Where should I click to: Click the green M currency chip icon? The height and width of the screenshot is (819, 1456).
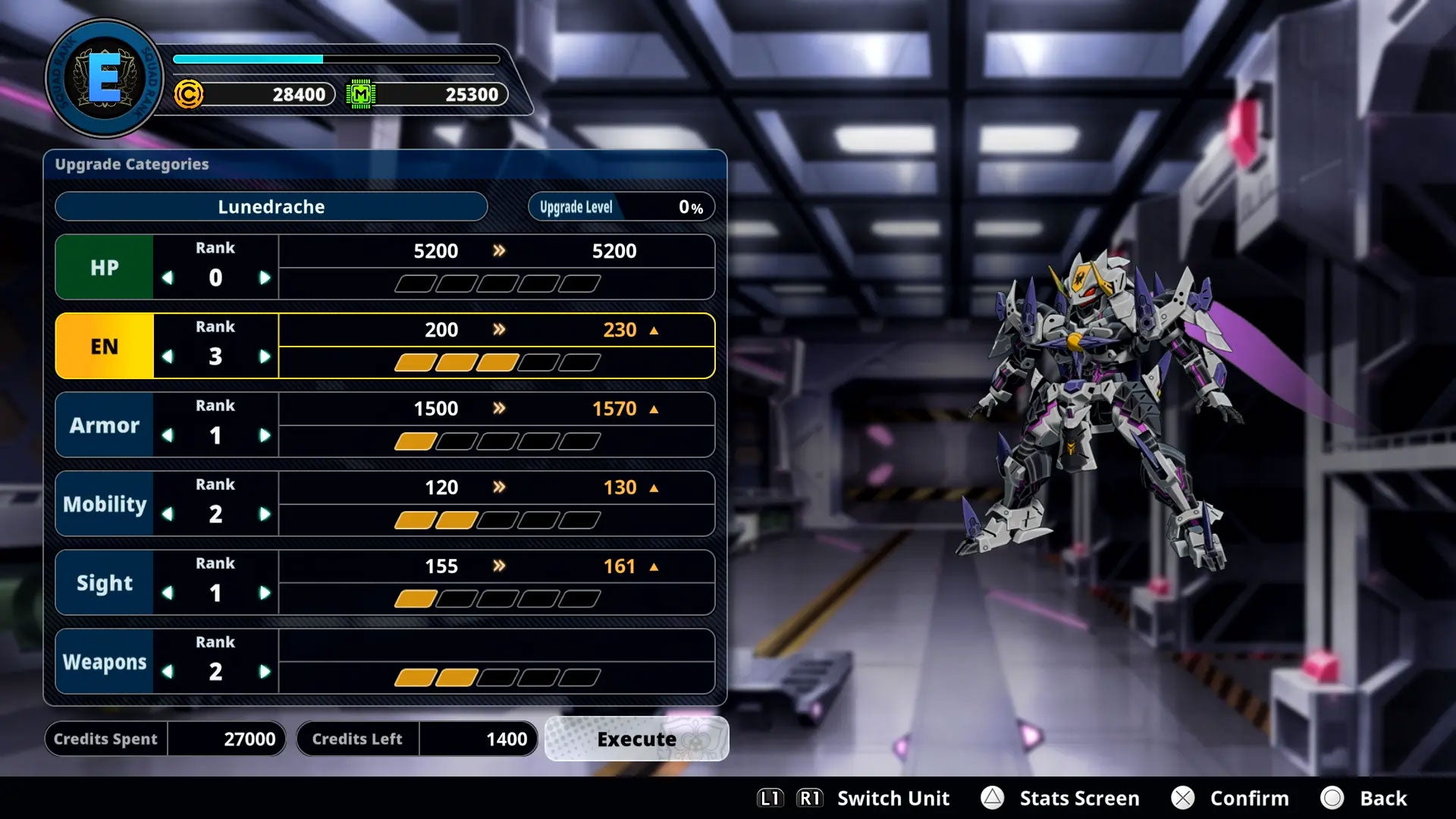pos(362,95)
